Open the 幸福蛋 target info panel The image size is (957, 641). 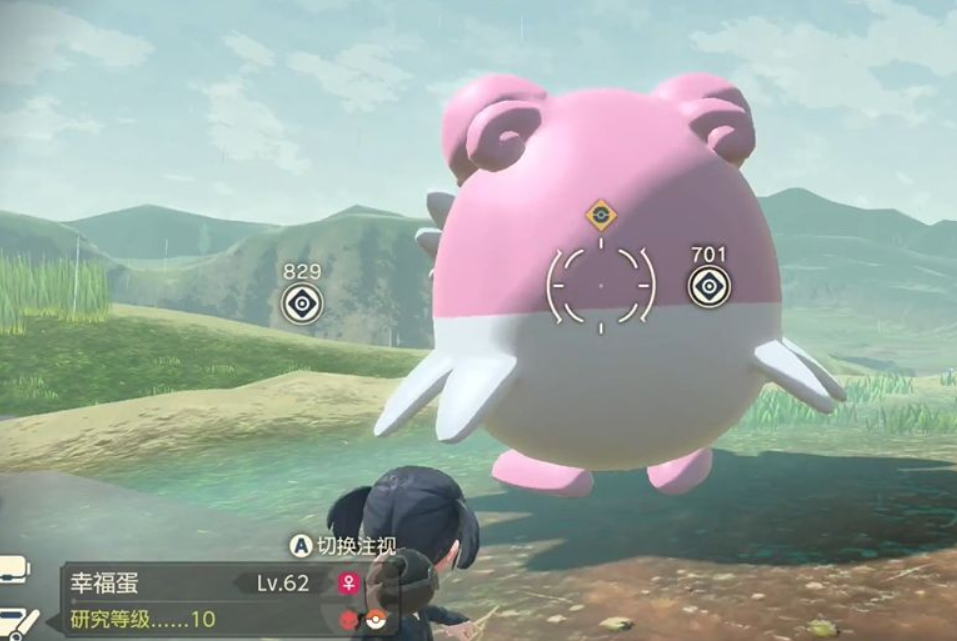pyautogui.click(x=200, y=583)
